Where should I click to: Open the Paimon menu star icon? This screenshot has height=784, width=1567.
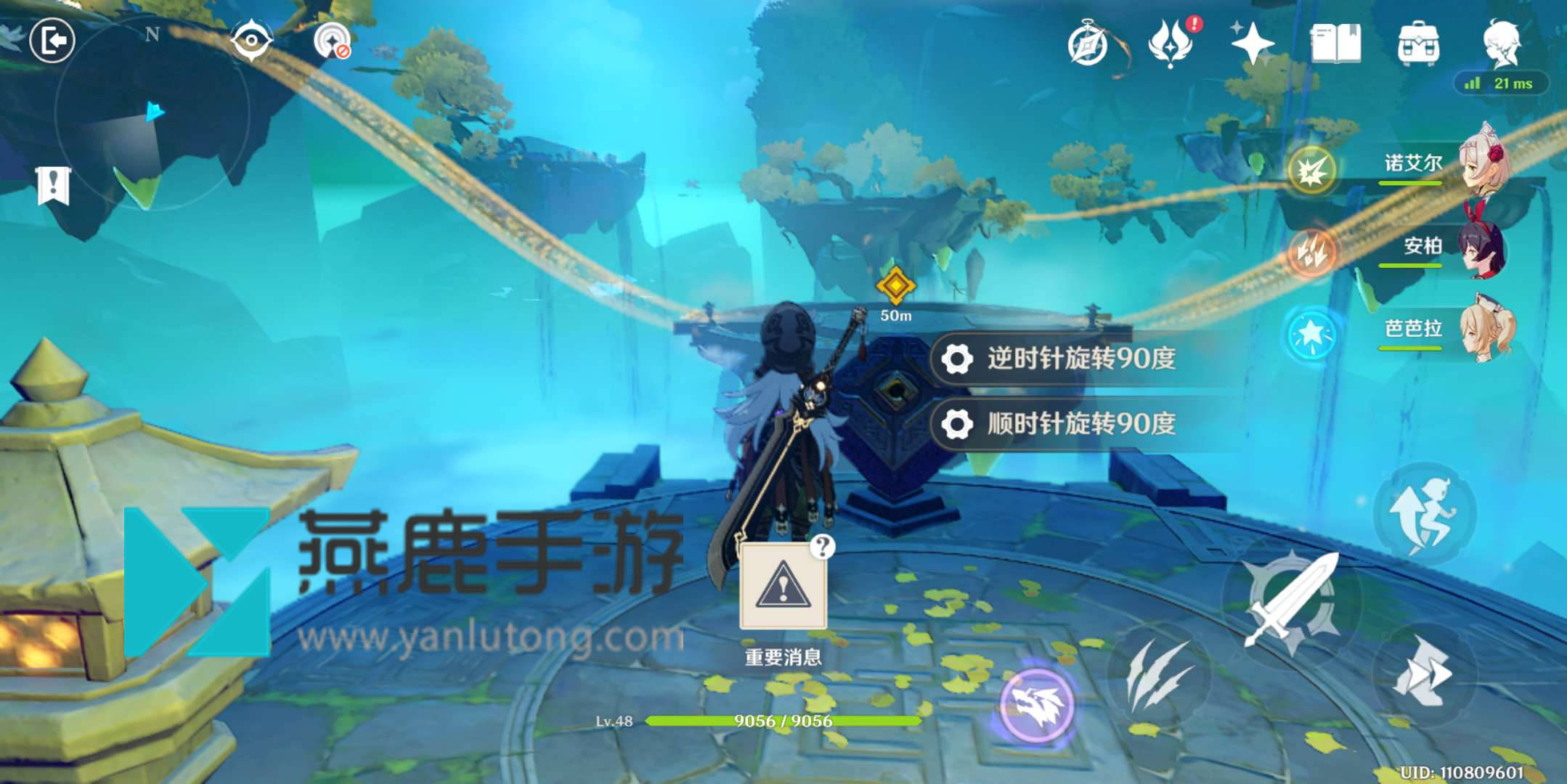pos(1253,44)
